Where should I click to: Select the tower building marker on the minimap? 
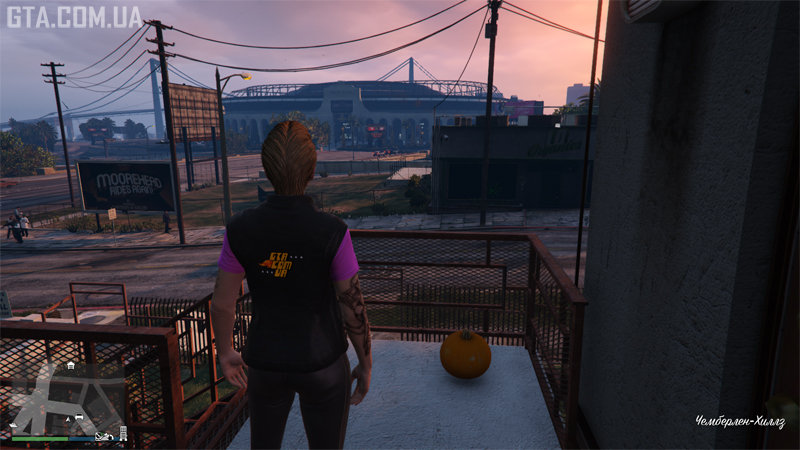click(x=123, y=433)
